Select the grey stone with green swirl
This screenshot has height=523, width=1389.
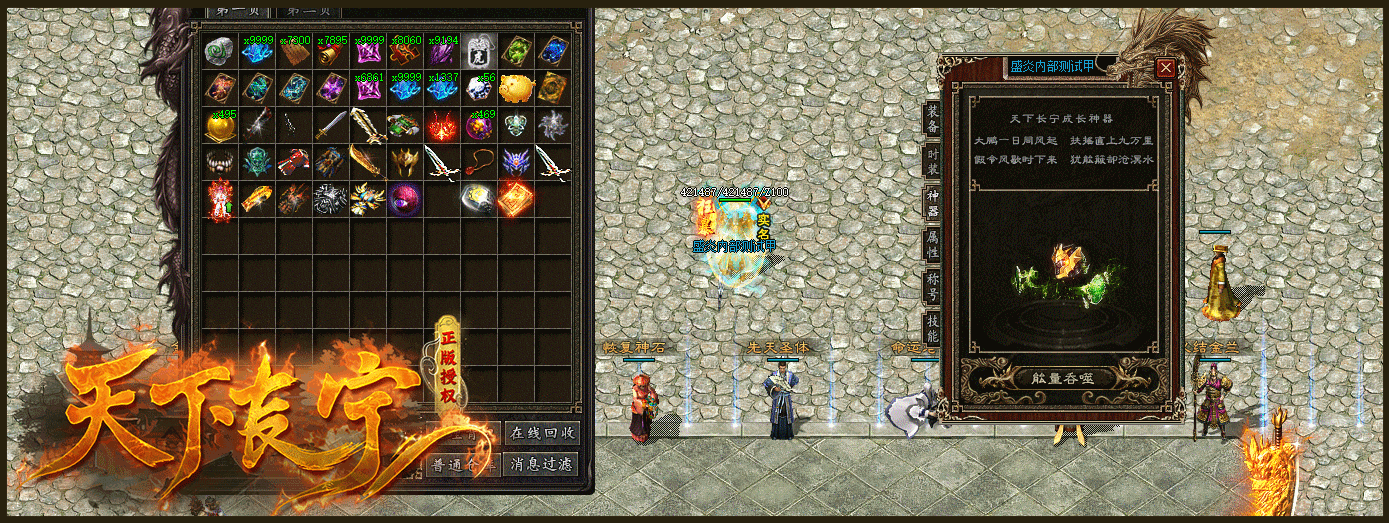pyautogui.click(x=219, y=51)
